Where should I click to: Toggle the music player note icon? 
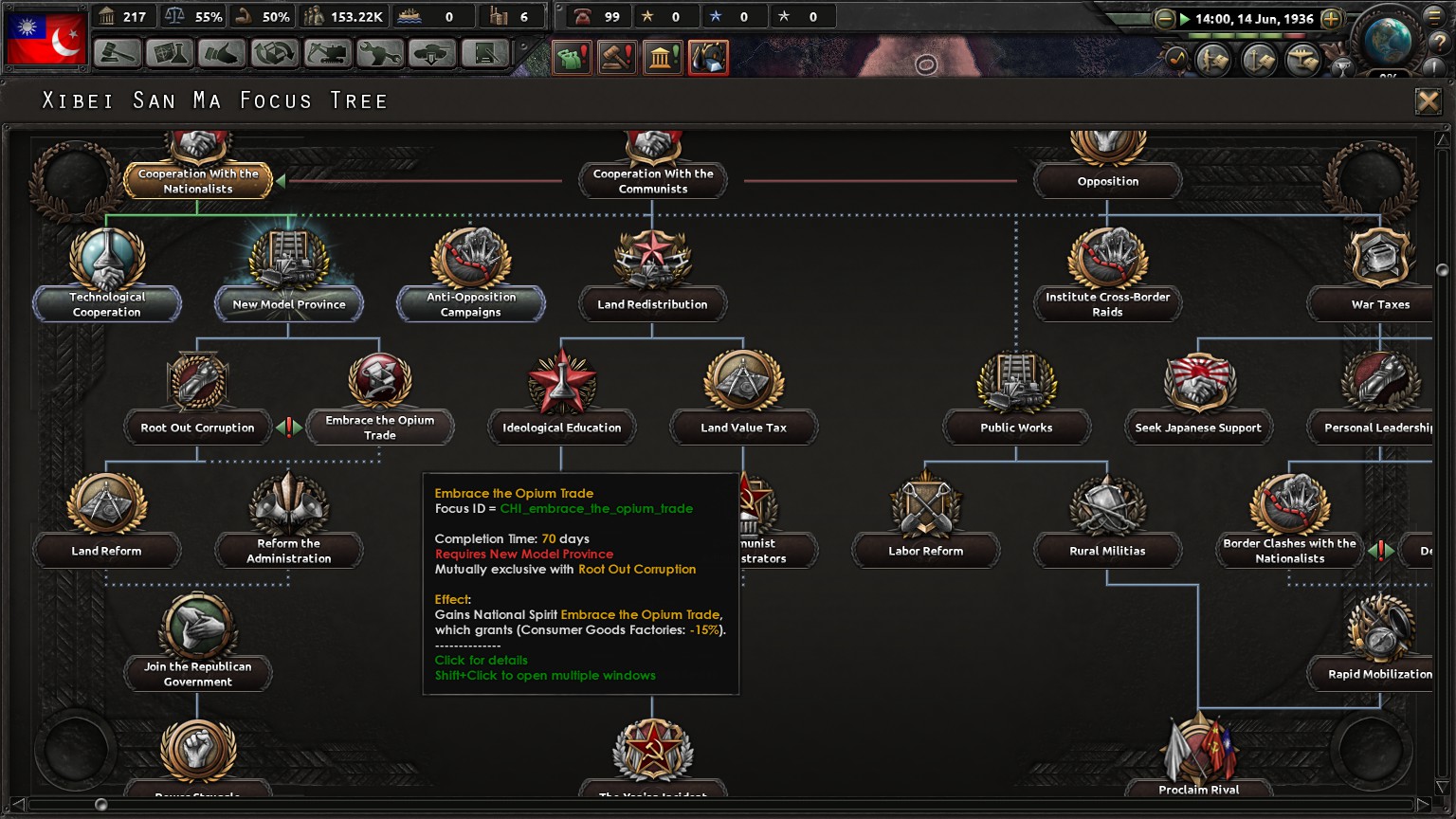(x=1177, y=59)
